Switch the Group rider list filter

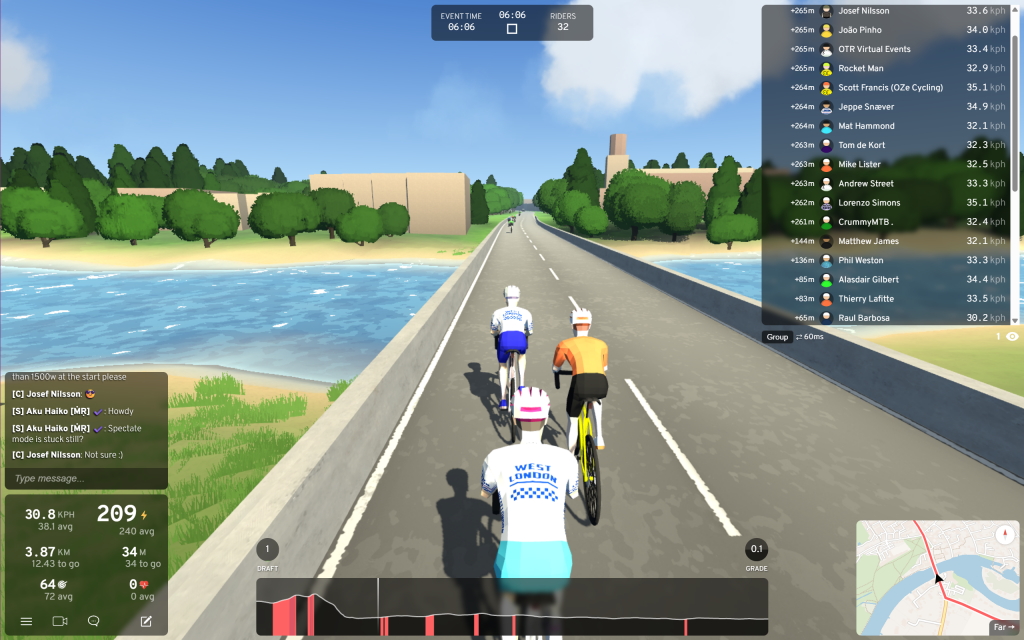click(777, 337)
